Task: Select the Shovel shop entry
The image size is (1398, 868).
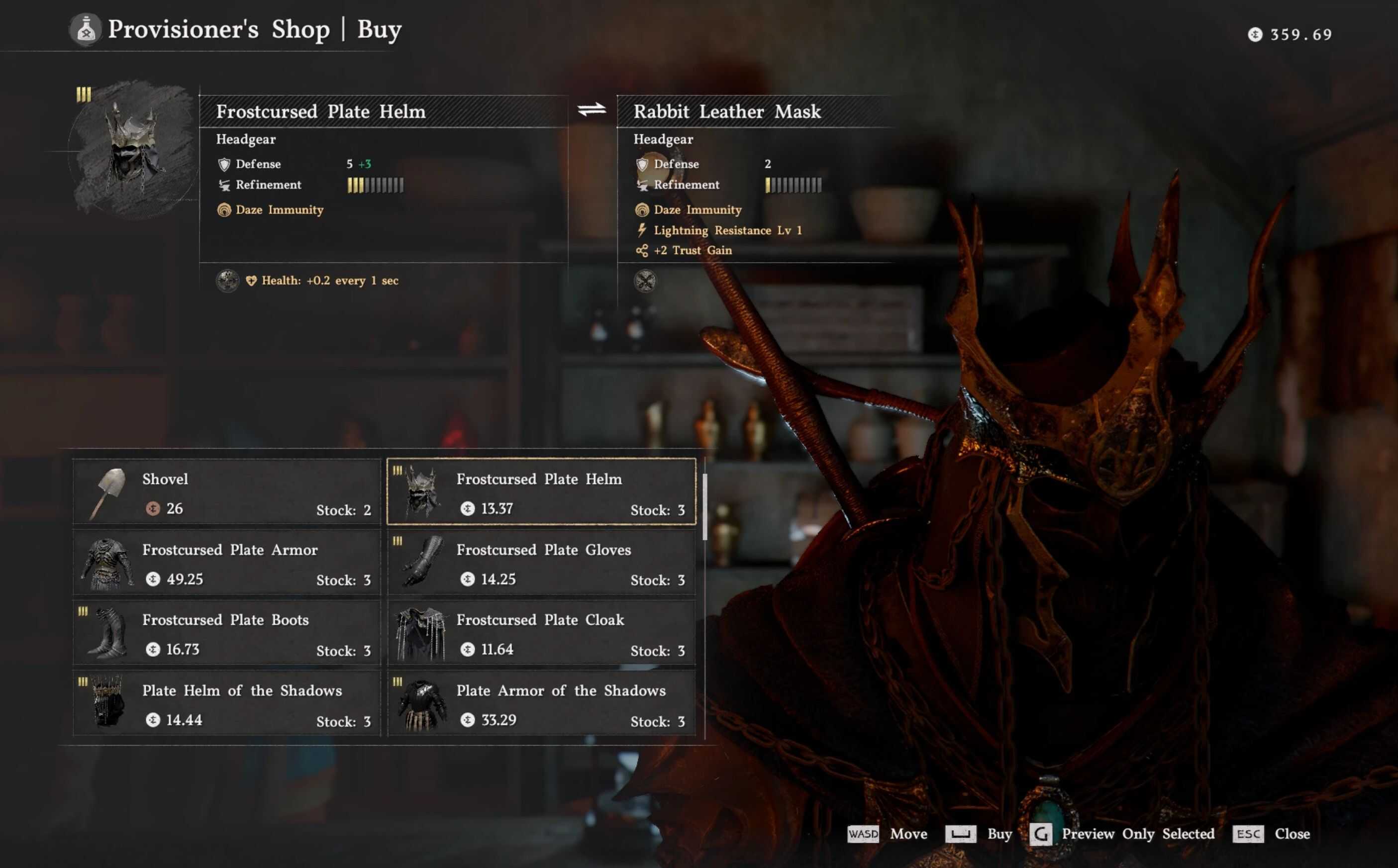Action: pos(227,492)
